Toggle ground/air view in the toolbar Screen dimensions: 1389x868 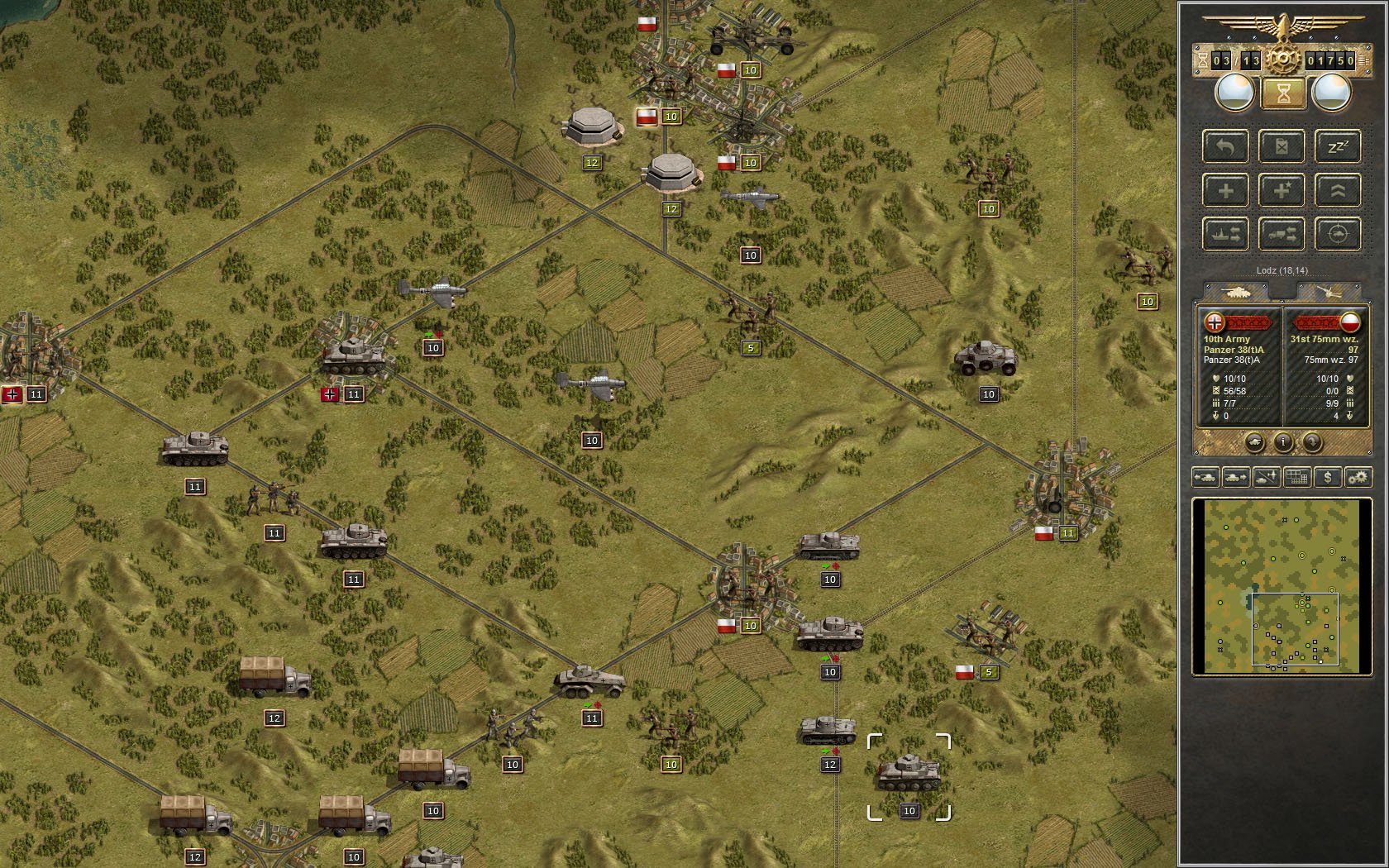pos(1267,477)
